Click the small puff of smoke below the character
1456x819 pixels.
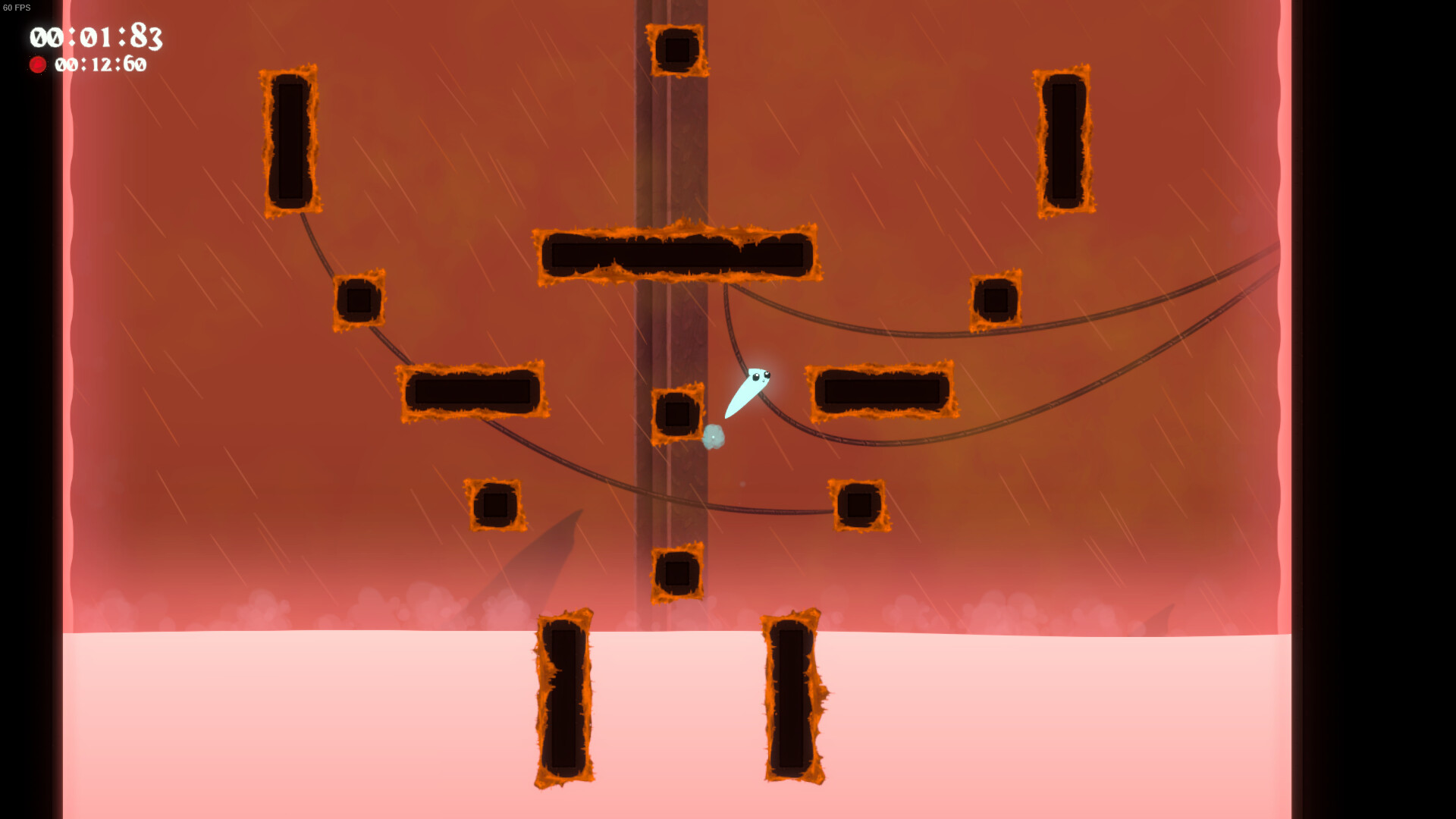point(714,438)
